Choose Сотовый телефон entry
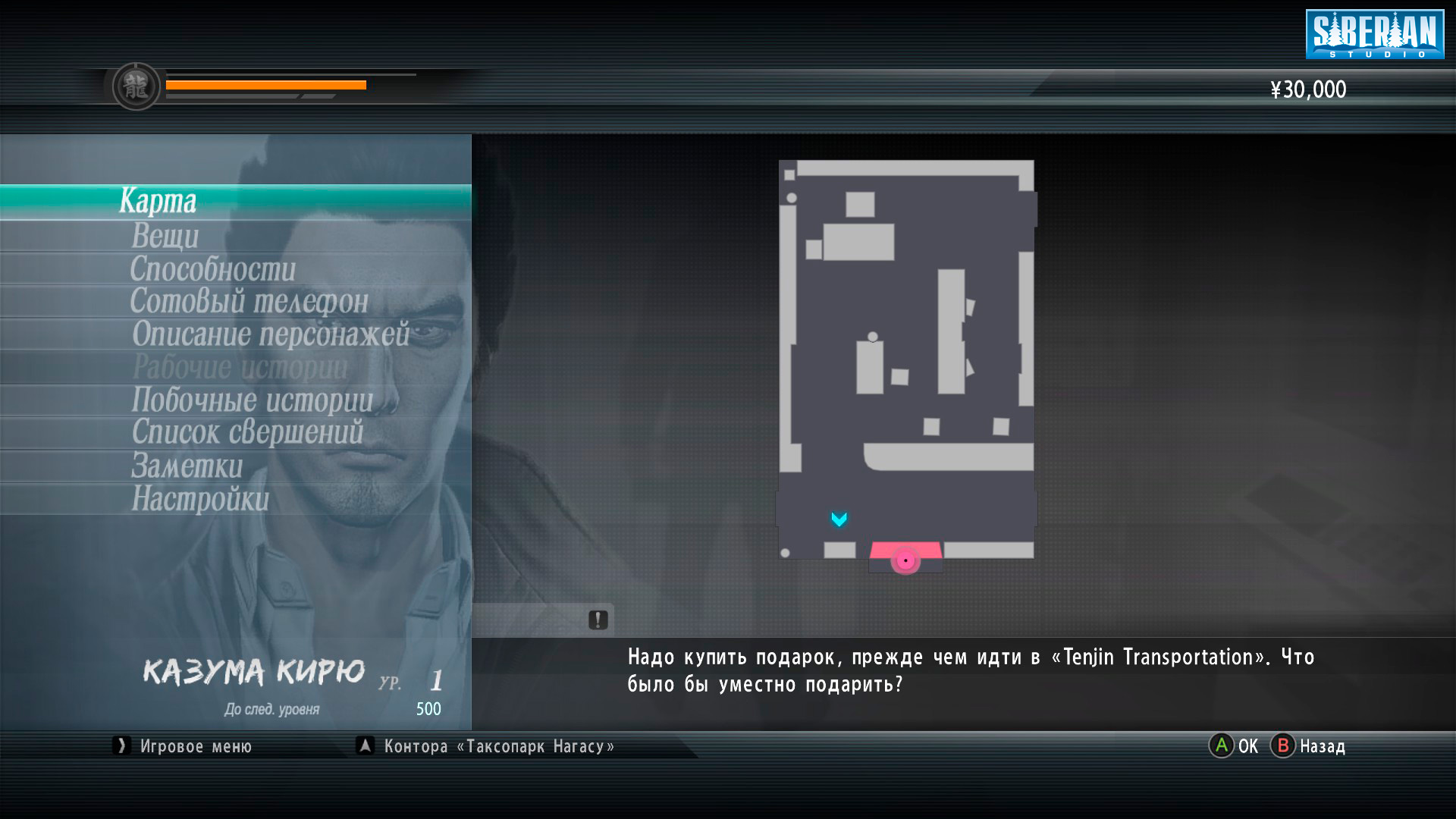The width and height of the screenshot is (1456, 819). [x=249, y=302]
